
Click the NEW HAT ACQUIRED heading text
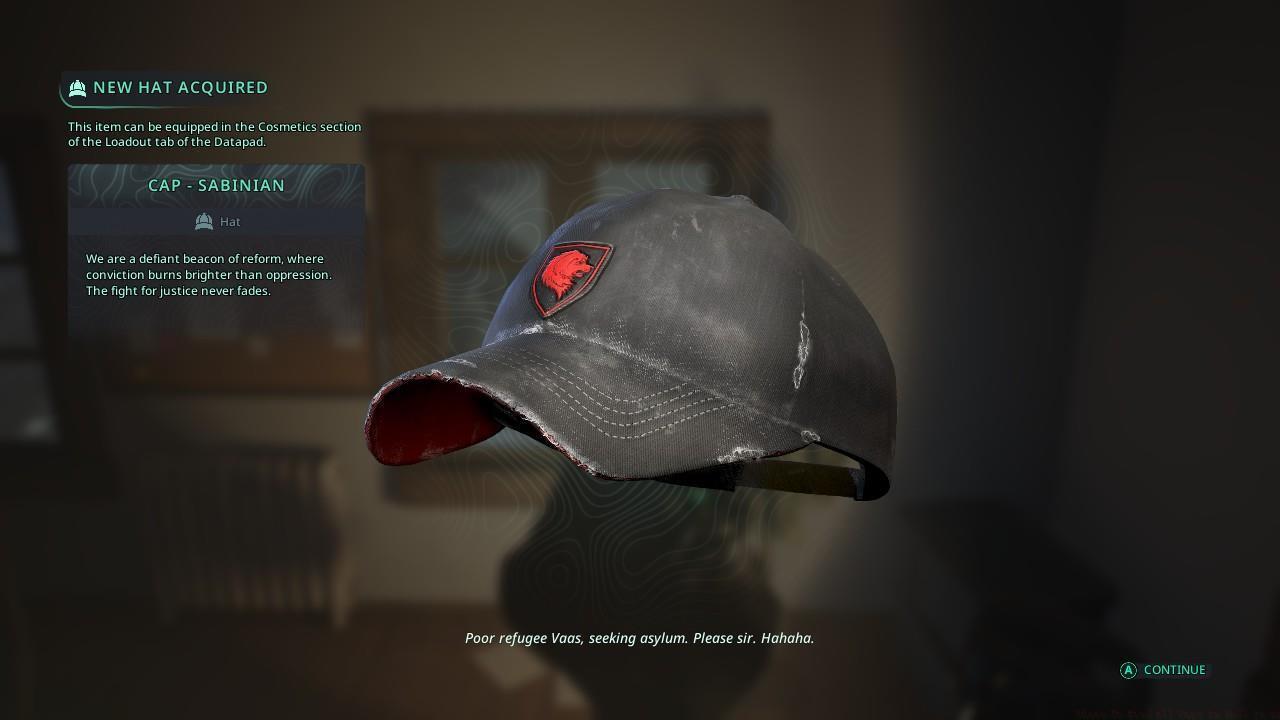click(x=180, y=88)
